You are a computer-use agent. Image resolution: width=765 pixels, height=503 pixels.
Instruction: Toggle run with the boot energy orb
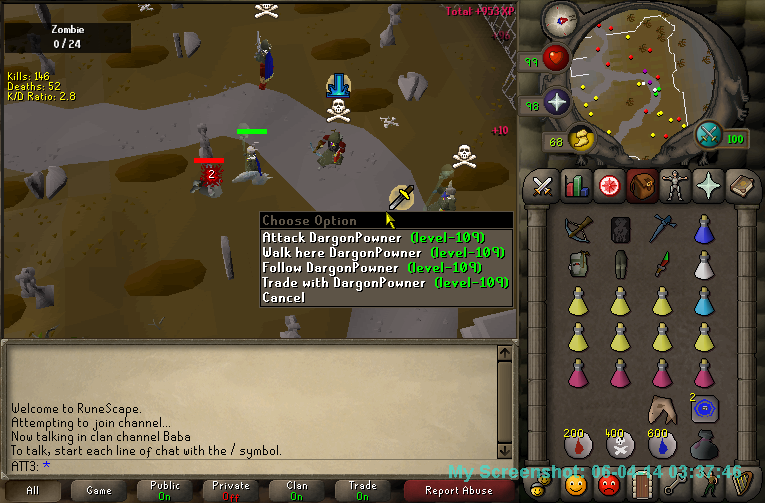pos(581,137)
